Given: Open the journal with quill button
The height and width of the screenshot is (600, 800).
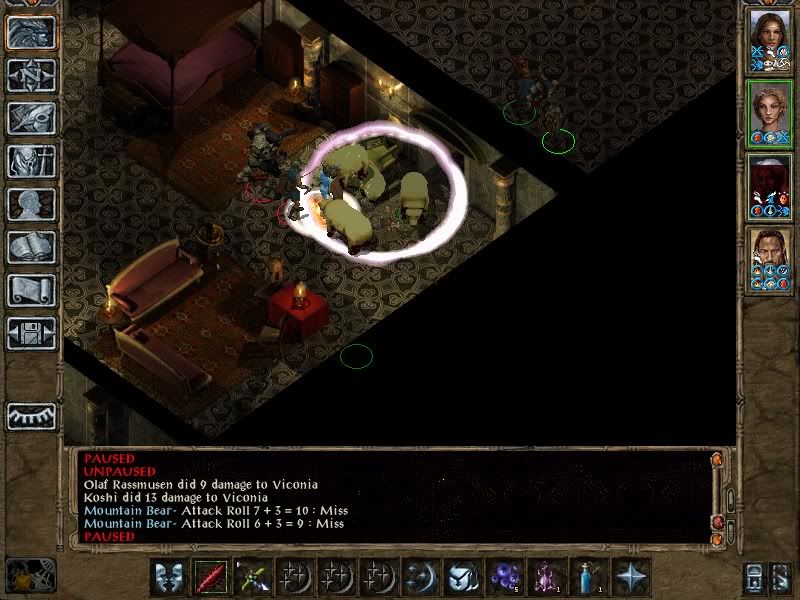Looking at the screenshot, I should [32, 118].
